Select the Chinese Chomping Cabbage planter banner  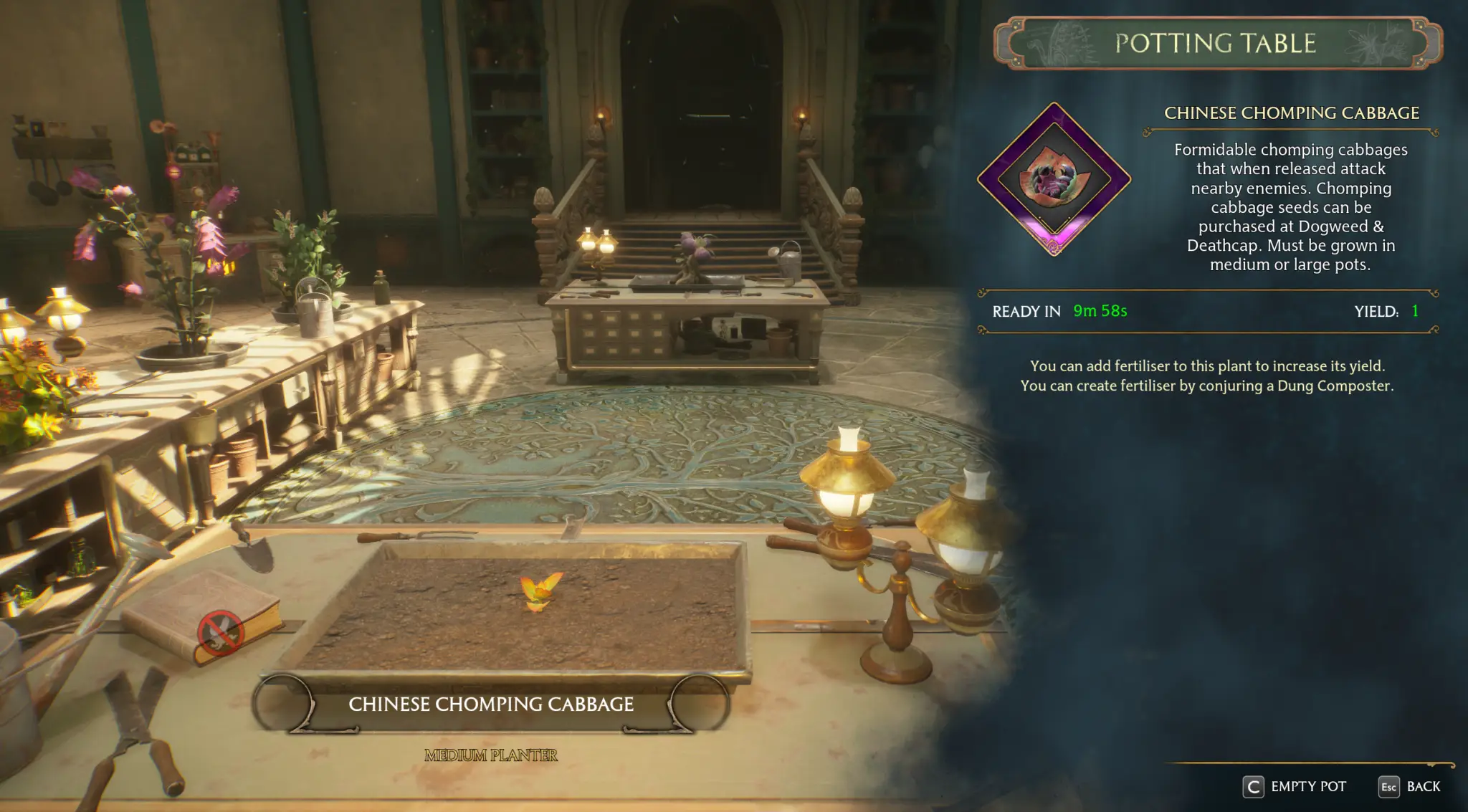[x=491, y=704]
